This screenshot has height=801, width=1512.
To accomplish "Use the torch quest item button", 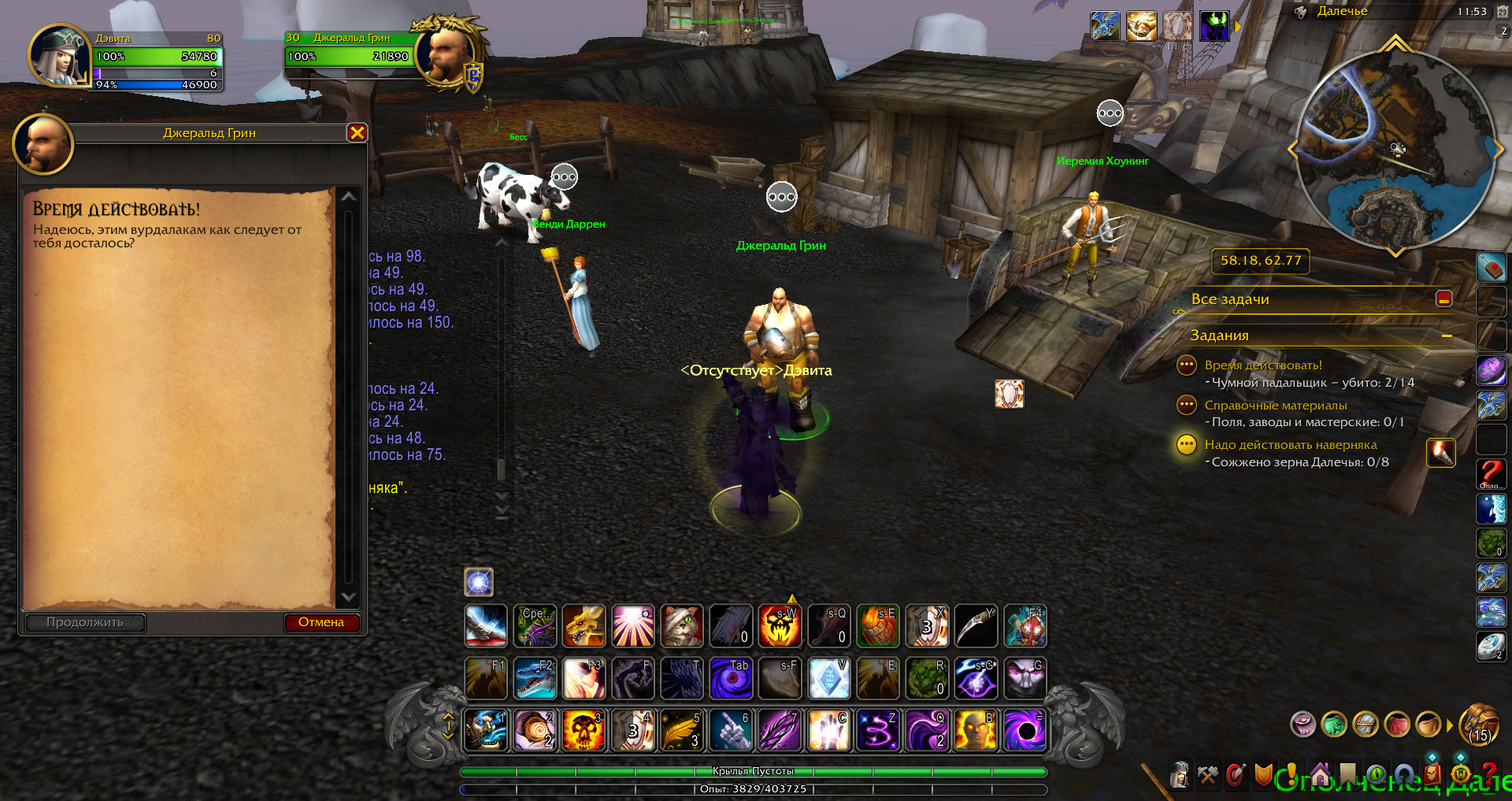I will (x=1440, y=453).
